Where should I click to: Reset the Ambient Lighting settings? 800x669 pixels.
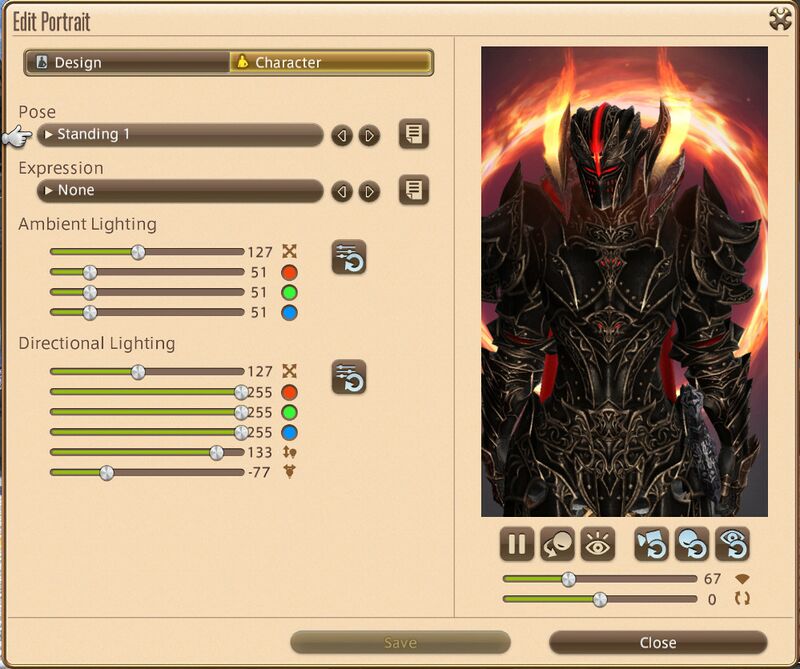(x=349, y=257)
